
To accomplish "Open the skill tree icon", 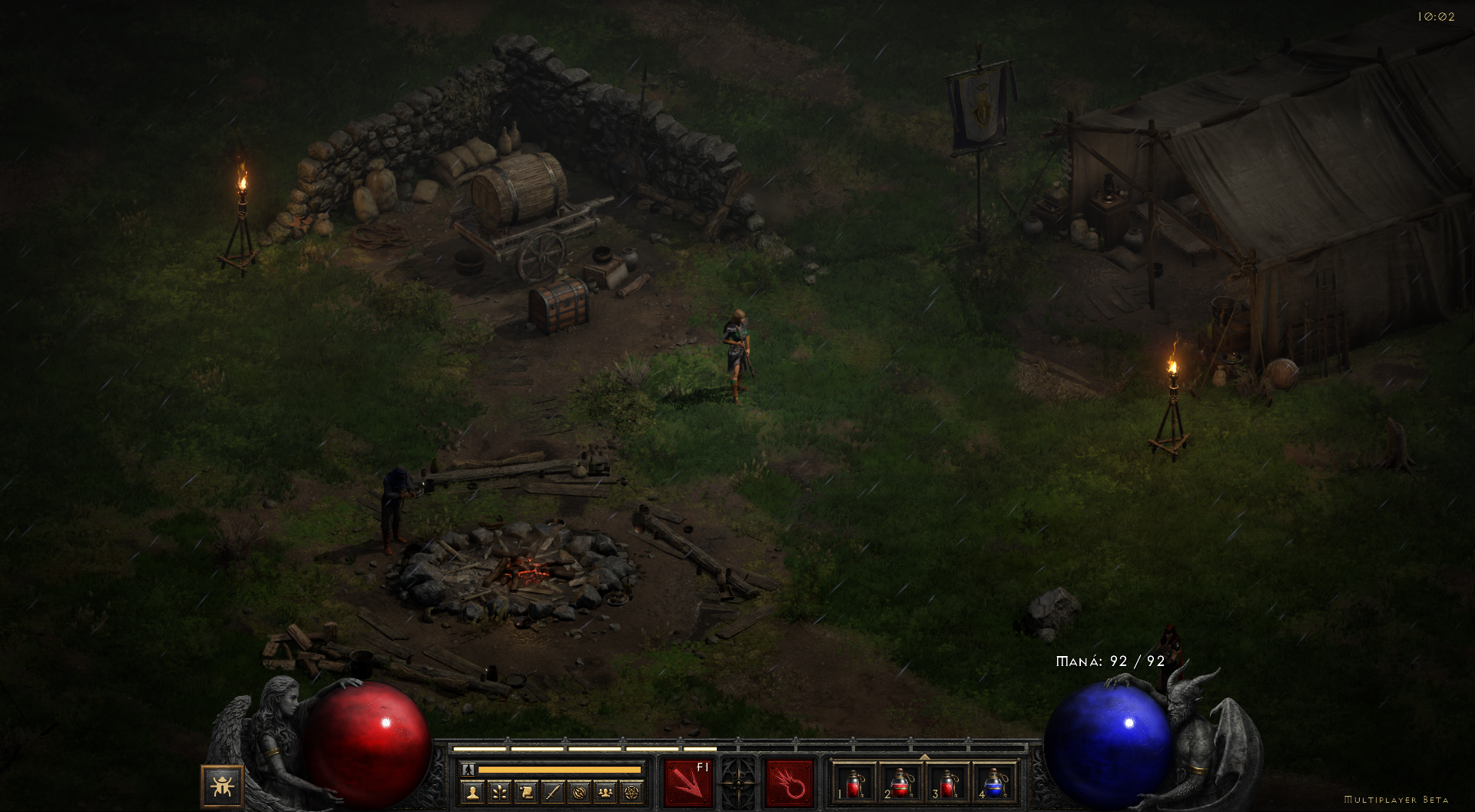I will click(499, 790).
